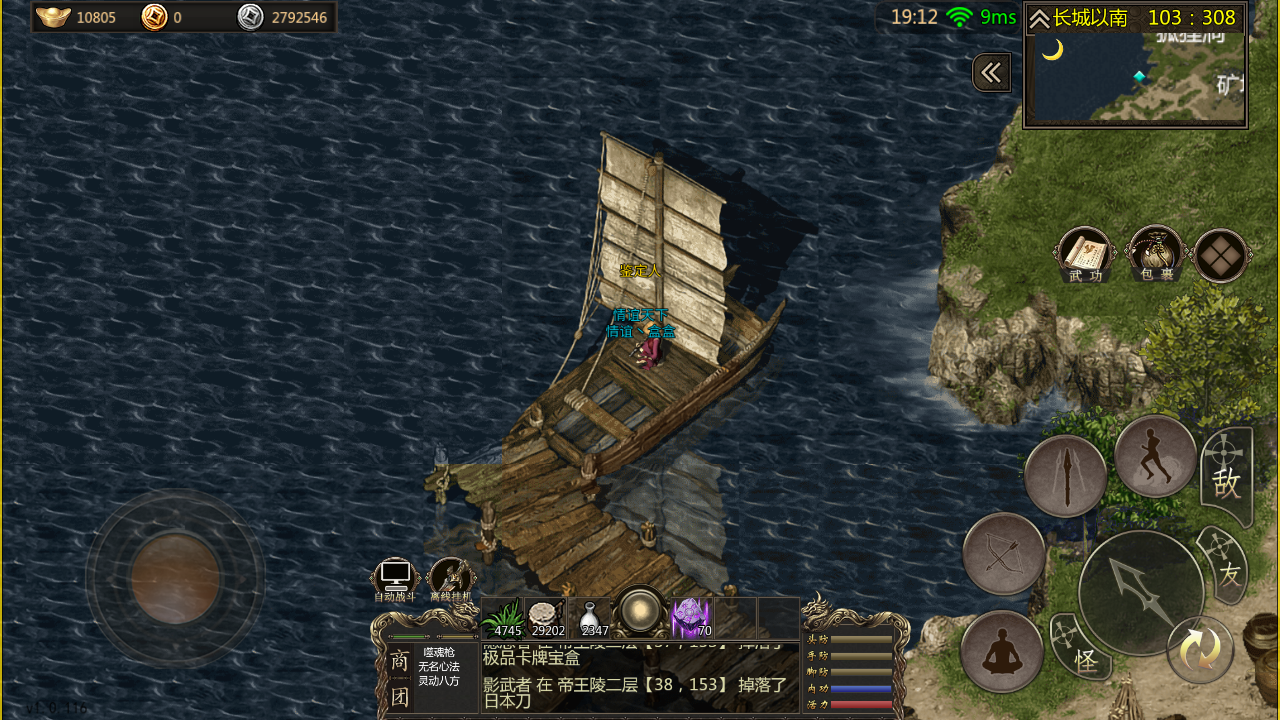Use the purple crystal cube item
The height and width of the screenshot is (720, 1280).
[691, 618]
